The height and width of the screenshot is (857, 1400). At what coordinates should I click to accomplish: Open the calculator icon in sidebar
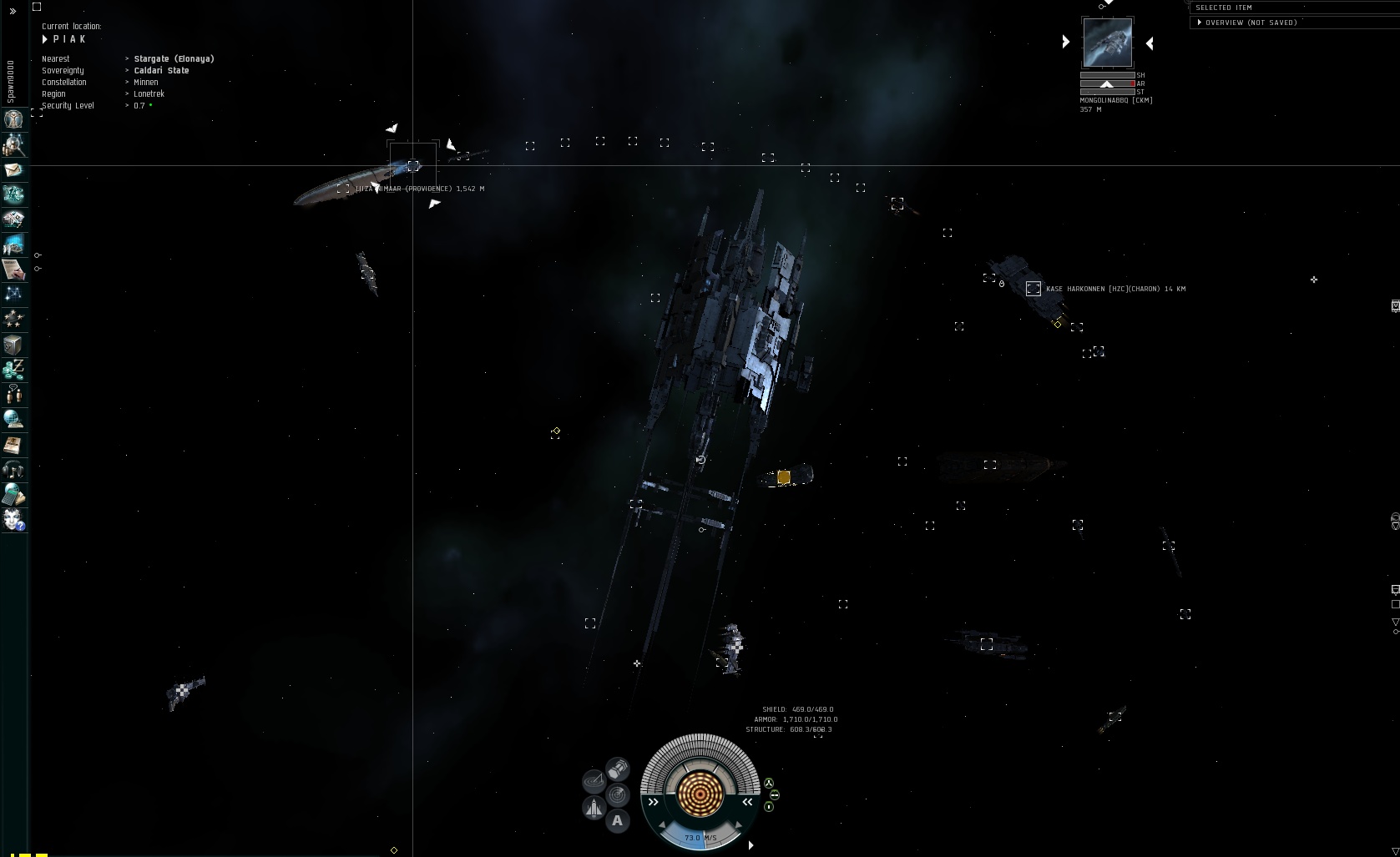pos(13,495)
